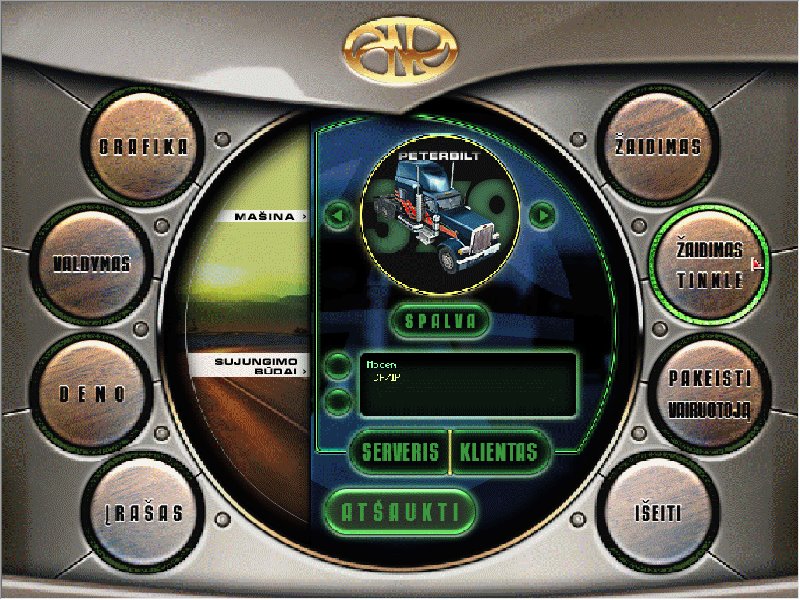Select the Peterbilt truck preview
This screenshot has width=800, height=600.
(x=439, y=213)
